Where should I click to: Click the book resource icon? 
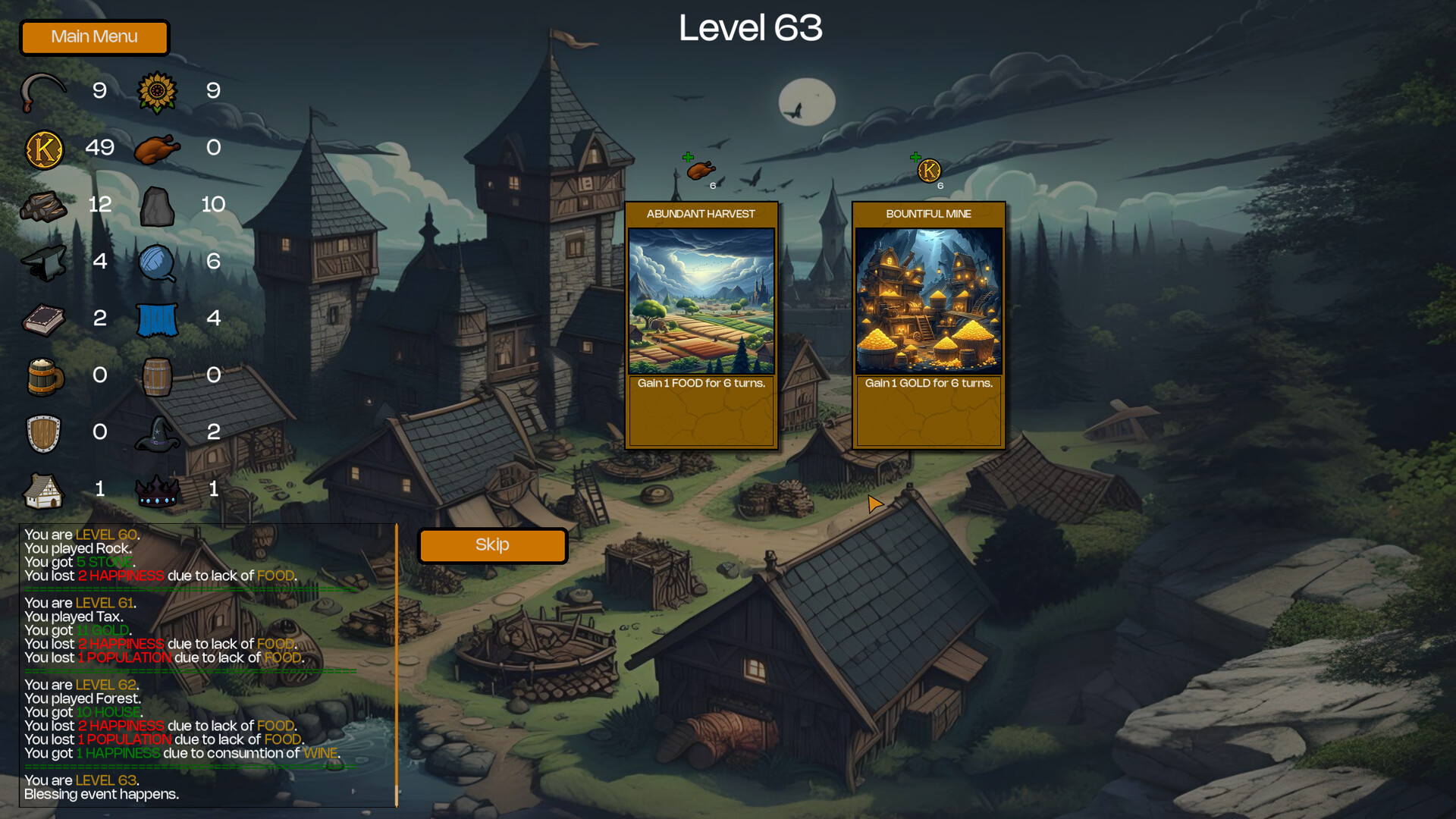43,318
